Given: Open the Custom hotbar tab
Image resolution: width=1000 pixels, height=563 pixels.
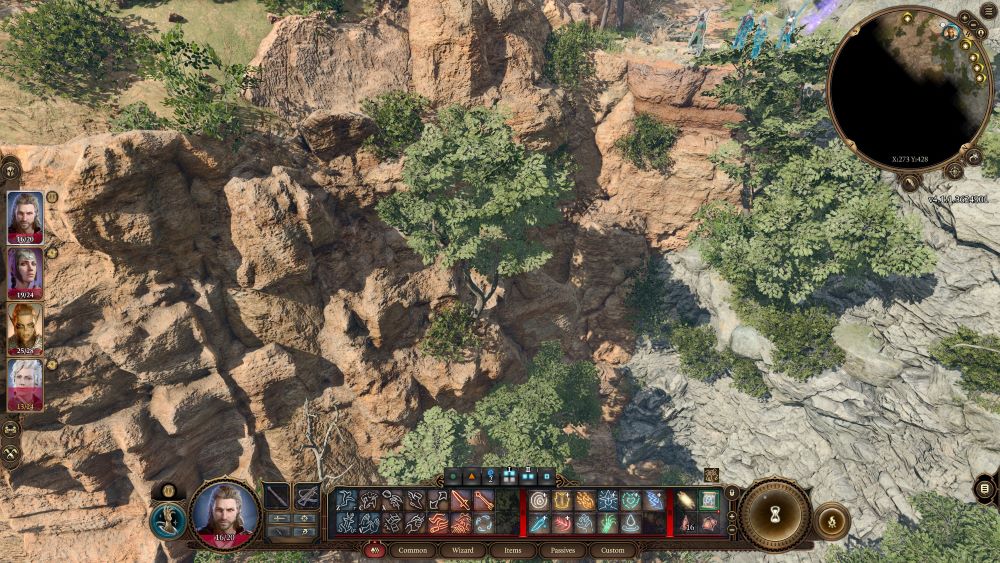Looking at the screenshot, I should tap(613, 550).
